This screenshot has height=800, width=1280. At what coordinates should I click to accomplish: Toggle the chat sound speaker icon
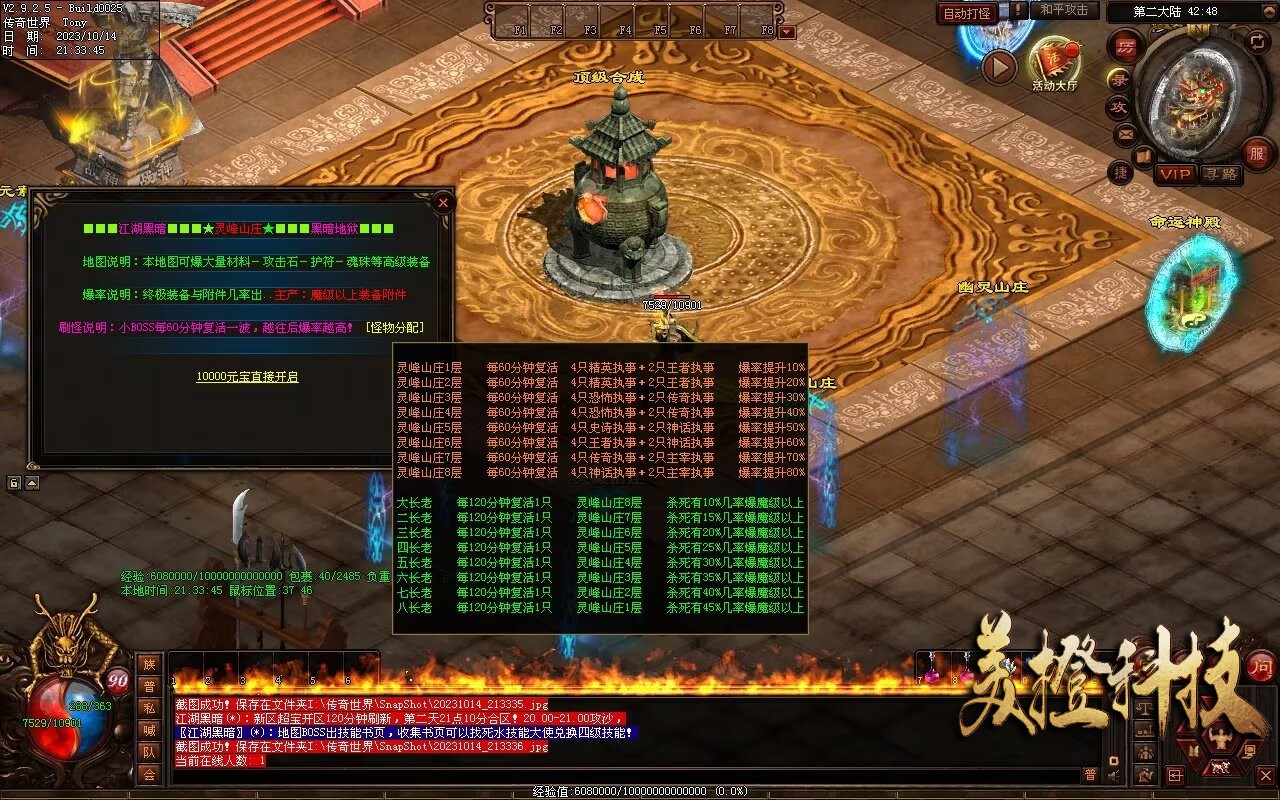tap(1113, 775)
